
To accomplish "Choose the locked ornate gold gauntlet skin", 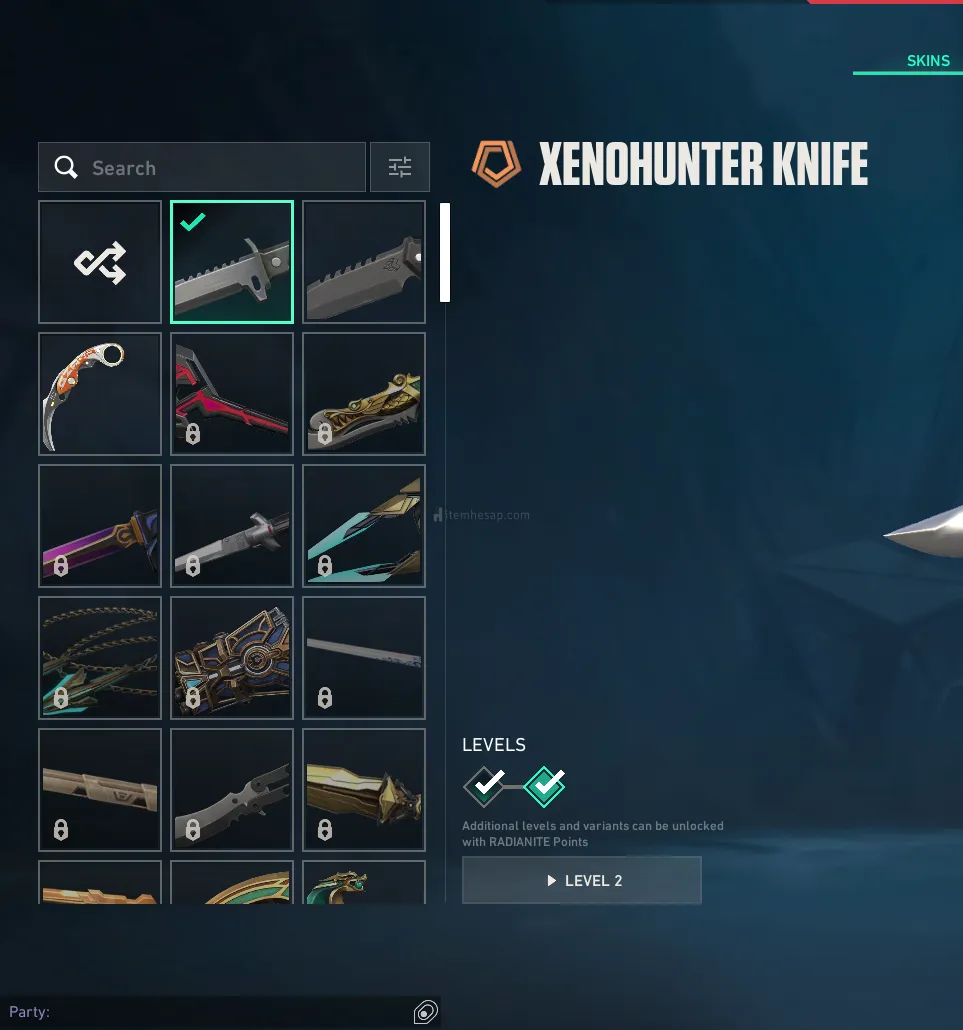I will coord(232,658).
